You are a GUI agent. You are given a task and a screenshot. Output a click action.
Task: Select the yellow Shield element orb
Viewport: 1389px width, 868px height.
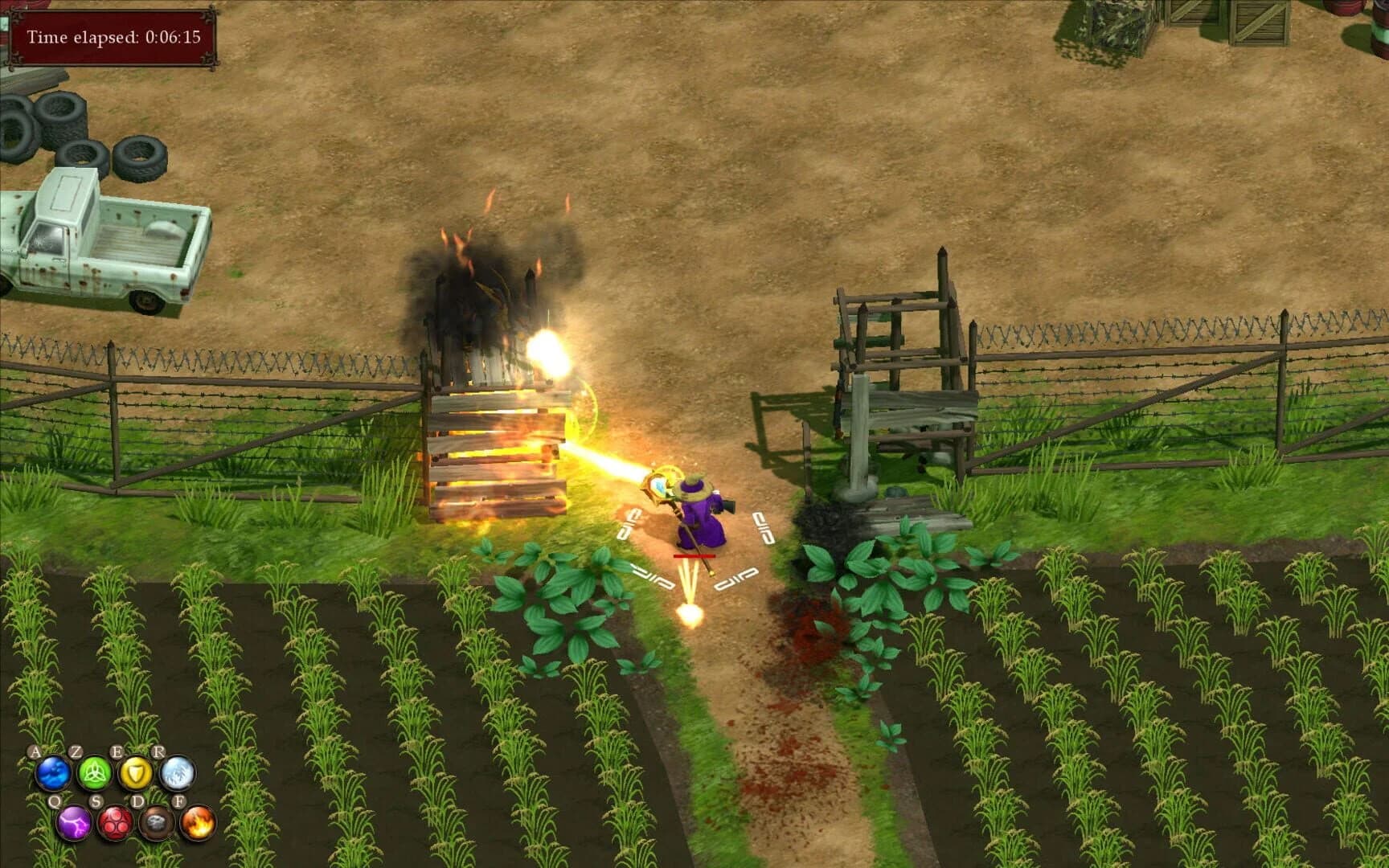point(135,772)
